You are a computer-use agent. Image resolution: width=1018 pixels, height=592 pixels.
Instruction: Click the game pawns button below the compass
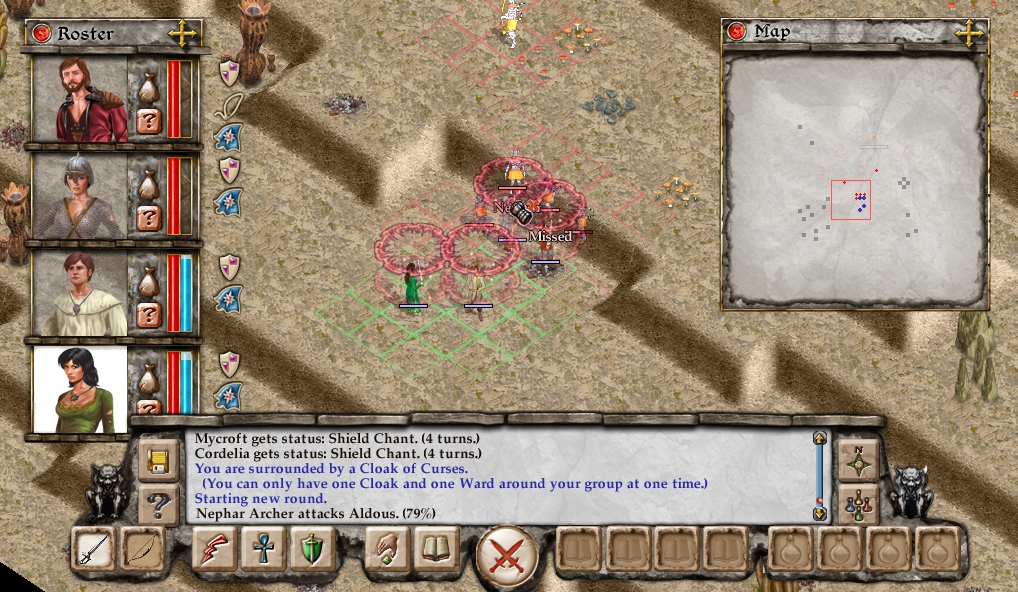click(x=858, y=503)
